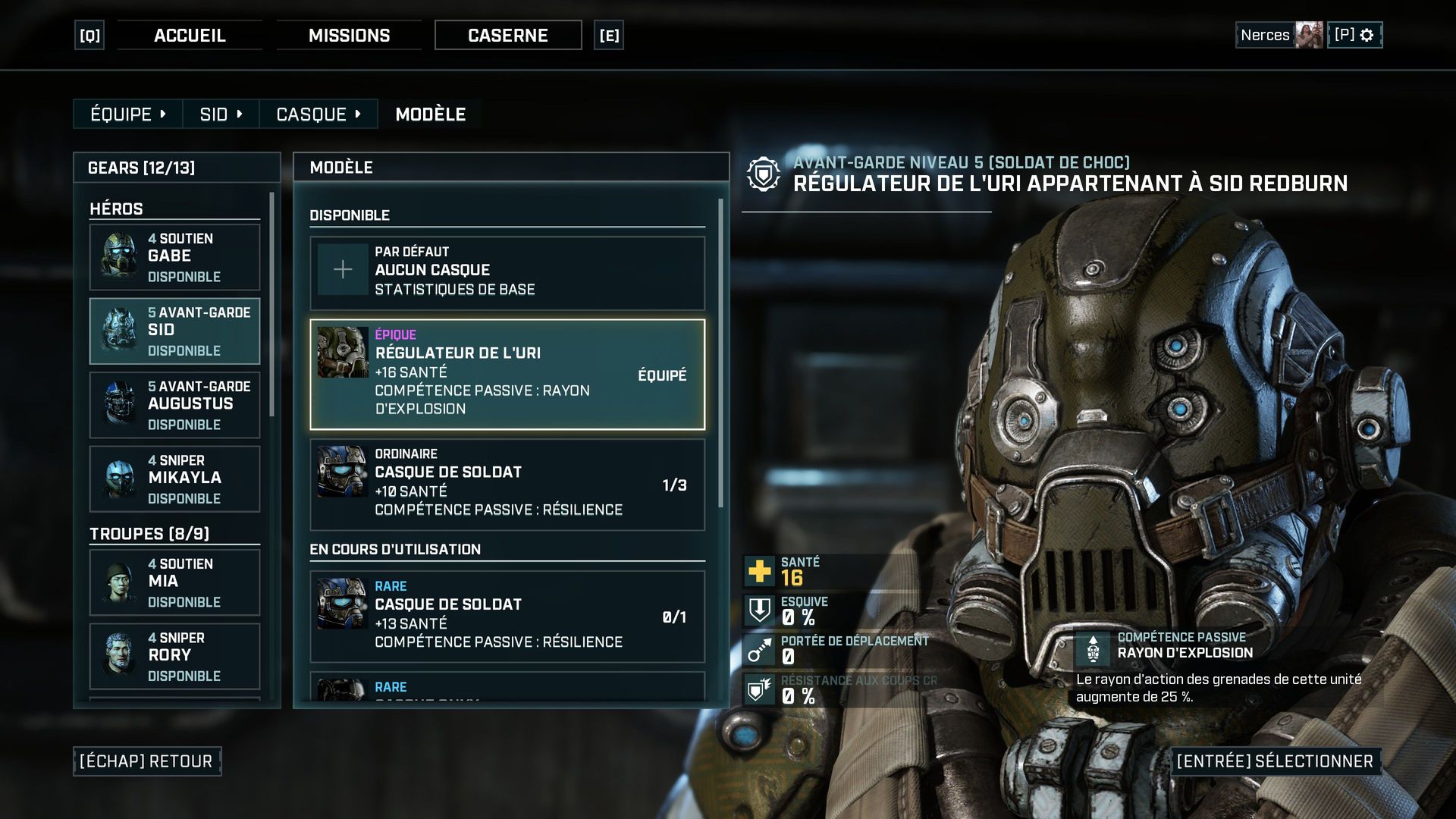The width and height of the screenshot is (1456, 819).
Task: Select Sid in the hero list
Action: click(174, 331)
